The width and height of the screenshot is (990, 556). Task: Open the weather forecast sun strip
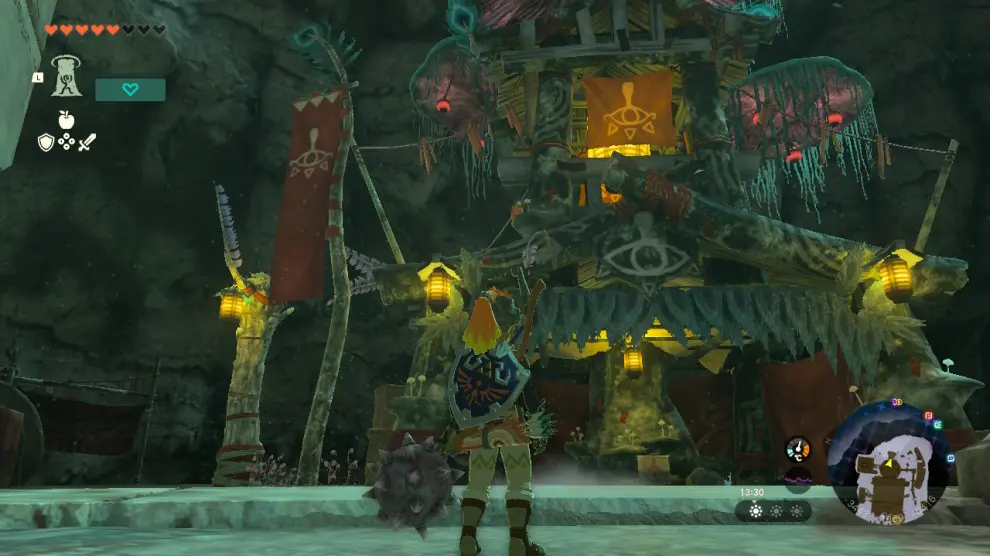pos(773,511)
